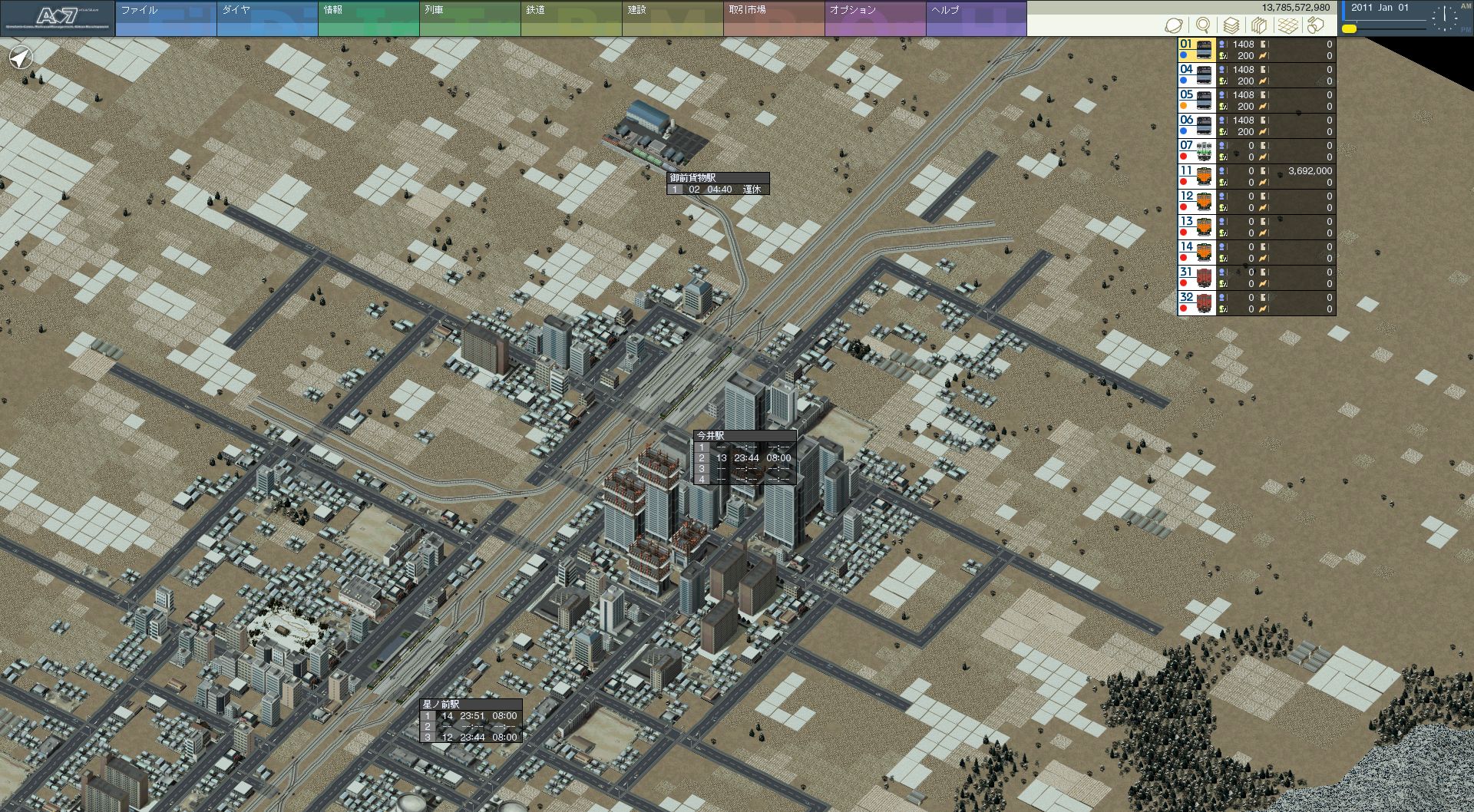The width and height of the screenshot is (1474, 812).
Task: Click the stacked layers icon
Action: (x=1231, y=25)
